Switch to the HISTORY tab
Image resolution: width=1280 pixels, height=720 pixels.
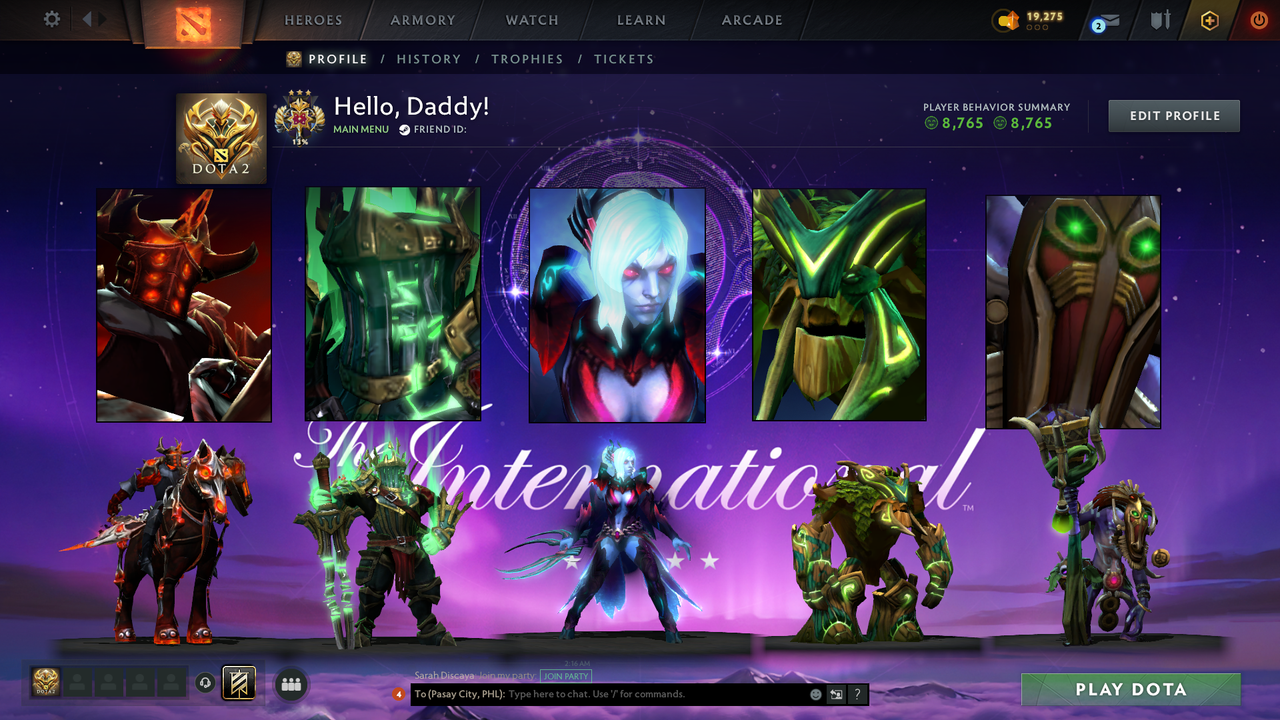coord(429,59)
